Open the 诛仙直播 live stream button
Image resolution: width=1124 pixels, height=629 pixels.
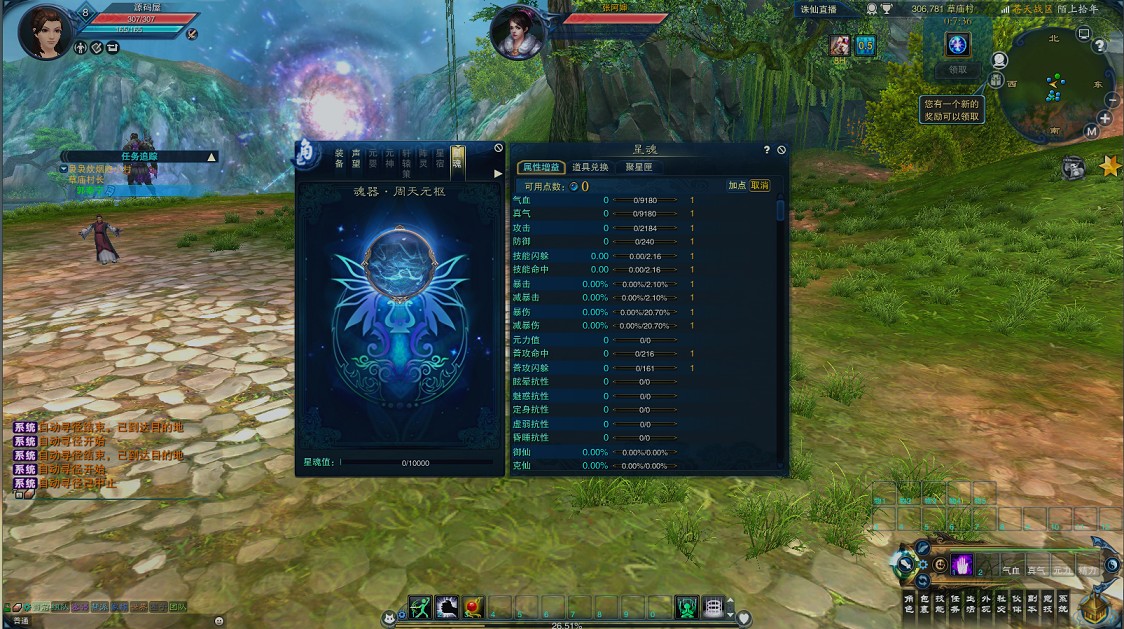click(819, 9)
